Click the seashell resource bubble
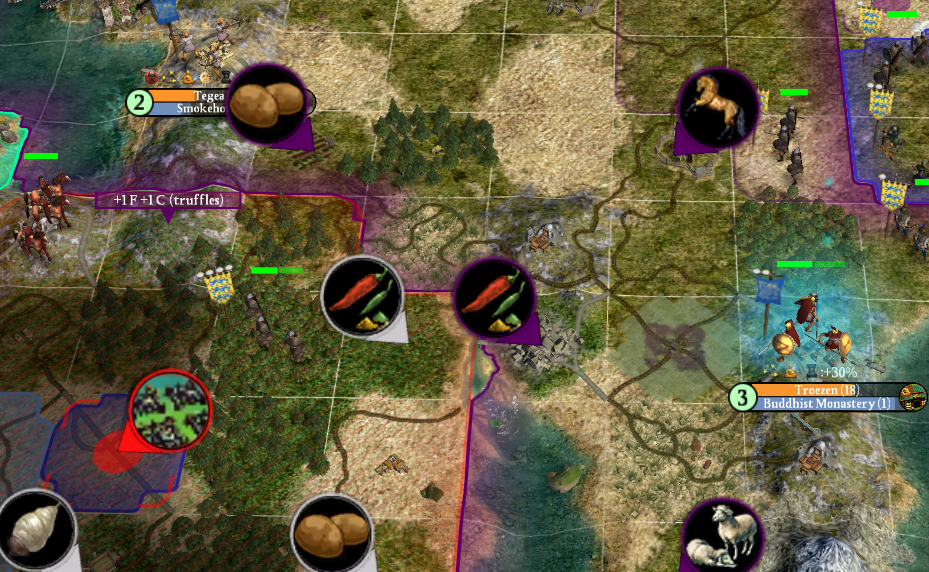The width and height of the screenshot is (929, 572). click(x=38, y=529)
